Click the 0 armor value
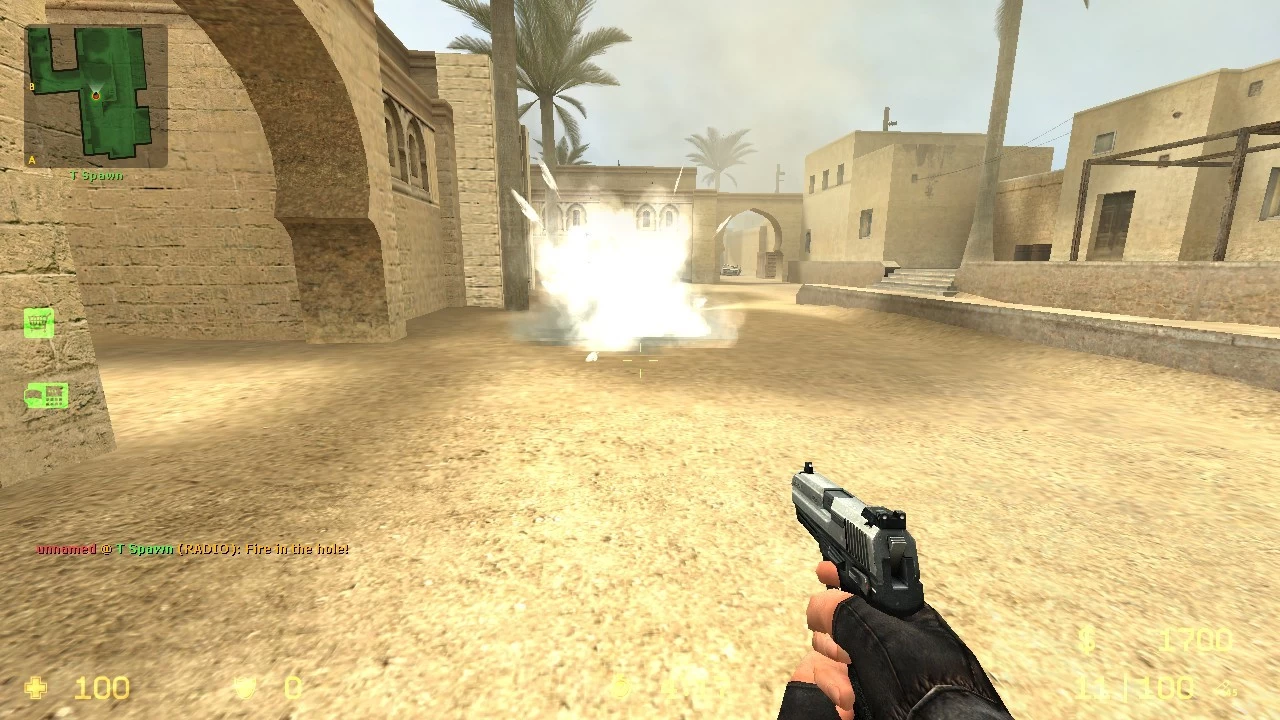Viewport: 1280px width, 720px height. [x=293, y=687]
